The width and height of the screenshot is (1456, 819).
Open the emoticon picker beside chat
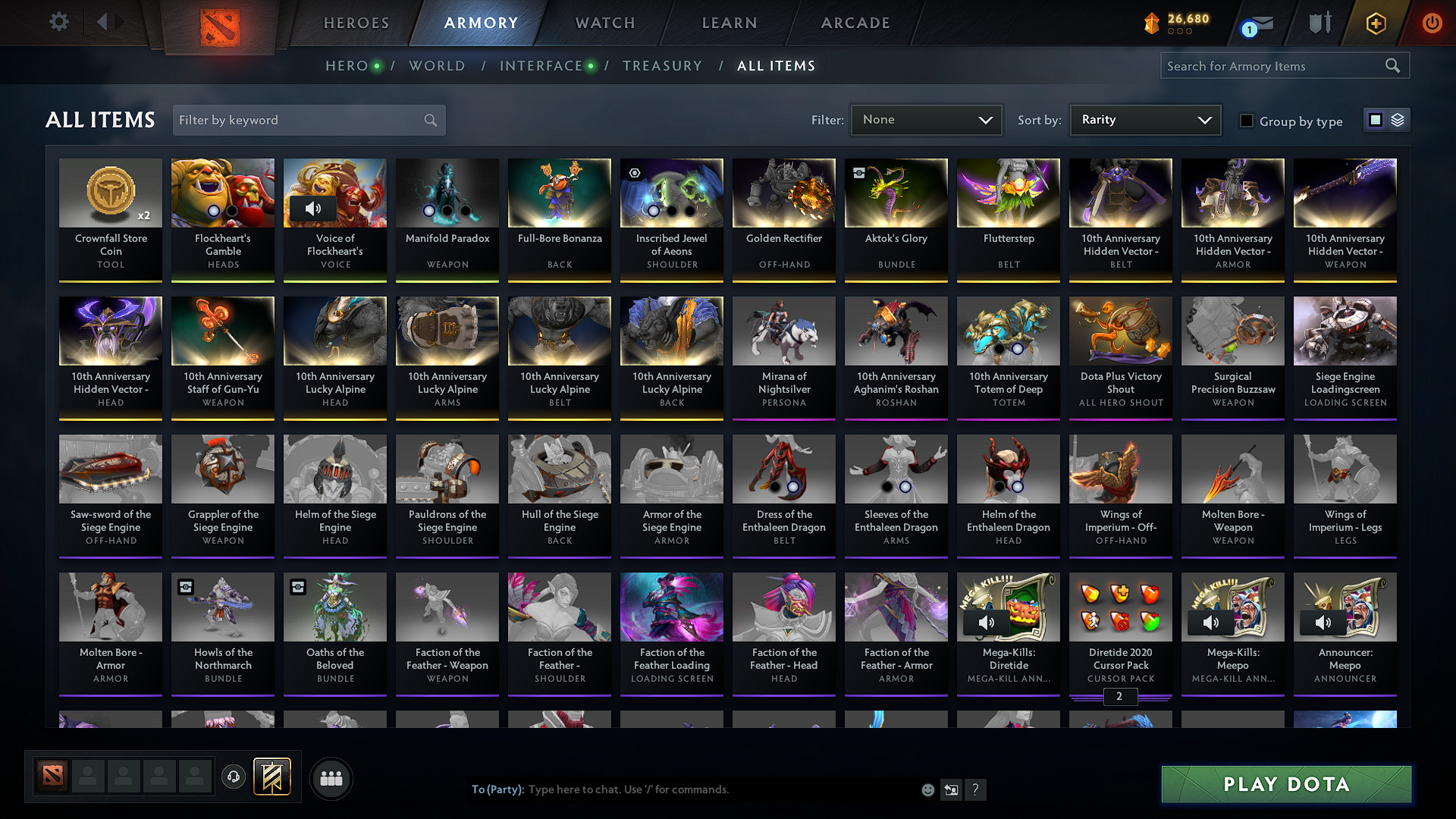pyautogui.click(x=927, y=789)
